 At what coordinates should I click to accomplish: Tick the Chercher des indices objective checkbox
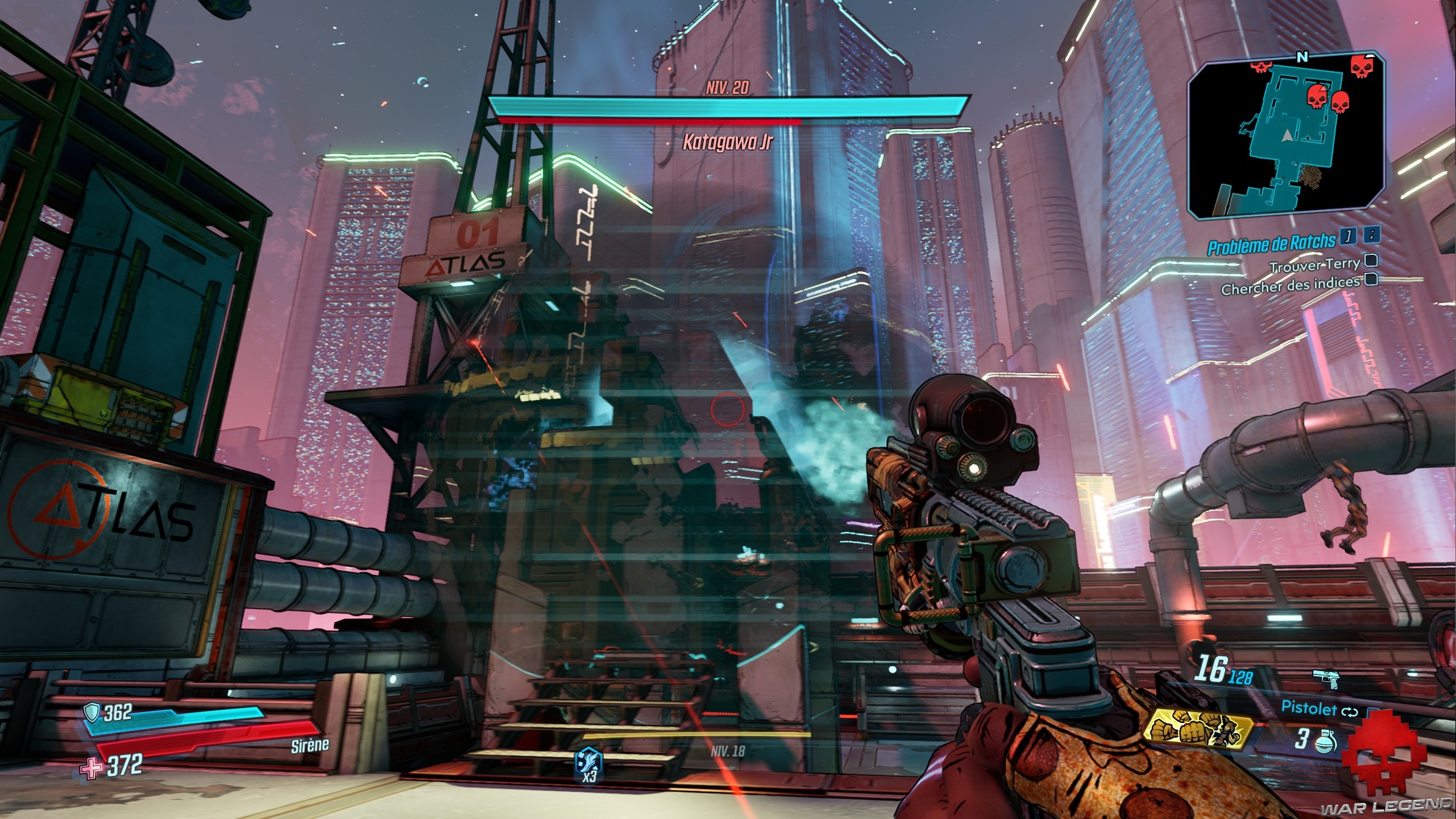click(x=1371, y=279)
